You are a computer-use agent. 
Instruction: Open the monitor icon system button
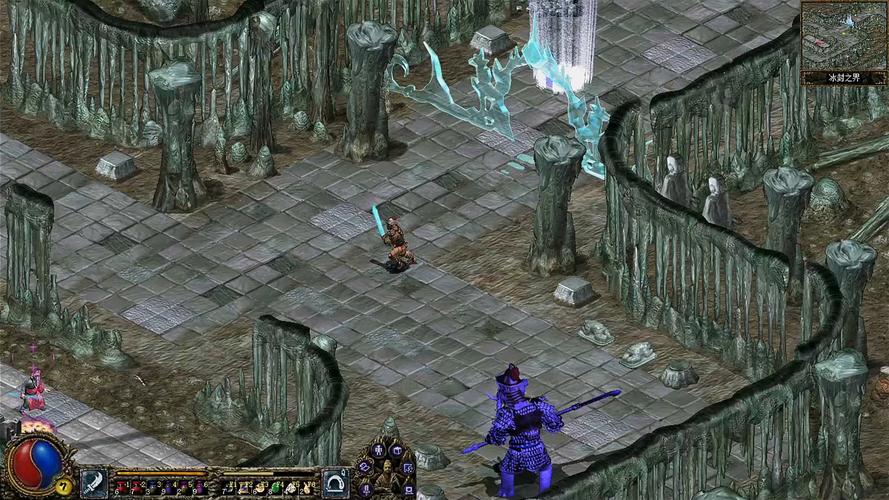coord(408,489)
